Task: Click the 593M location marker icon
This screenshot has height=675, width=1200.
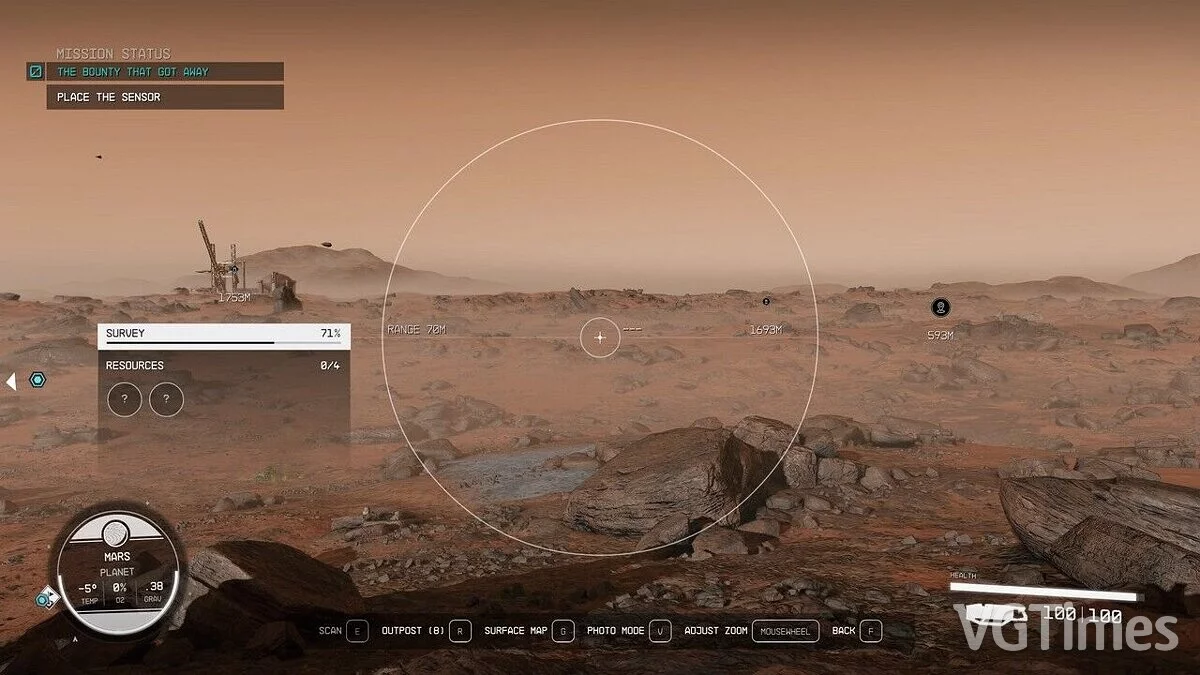Action: [940, 308]
